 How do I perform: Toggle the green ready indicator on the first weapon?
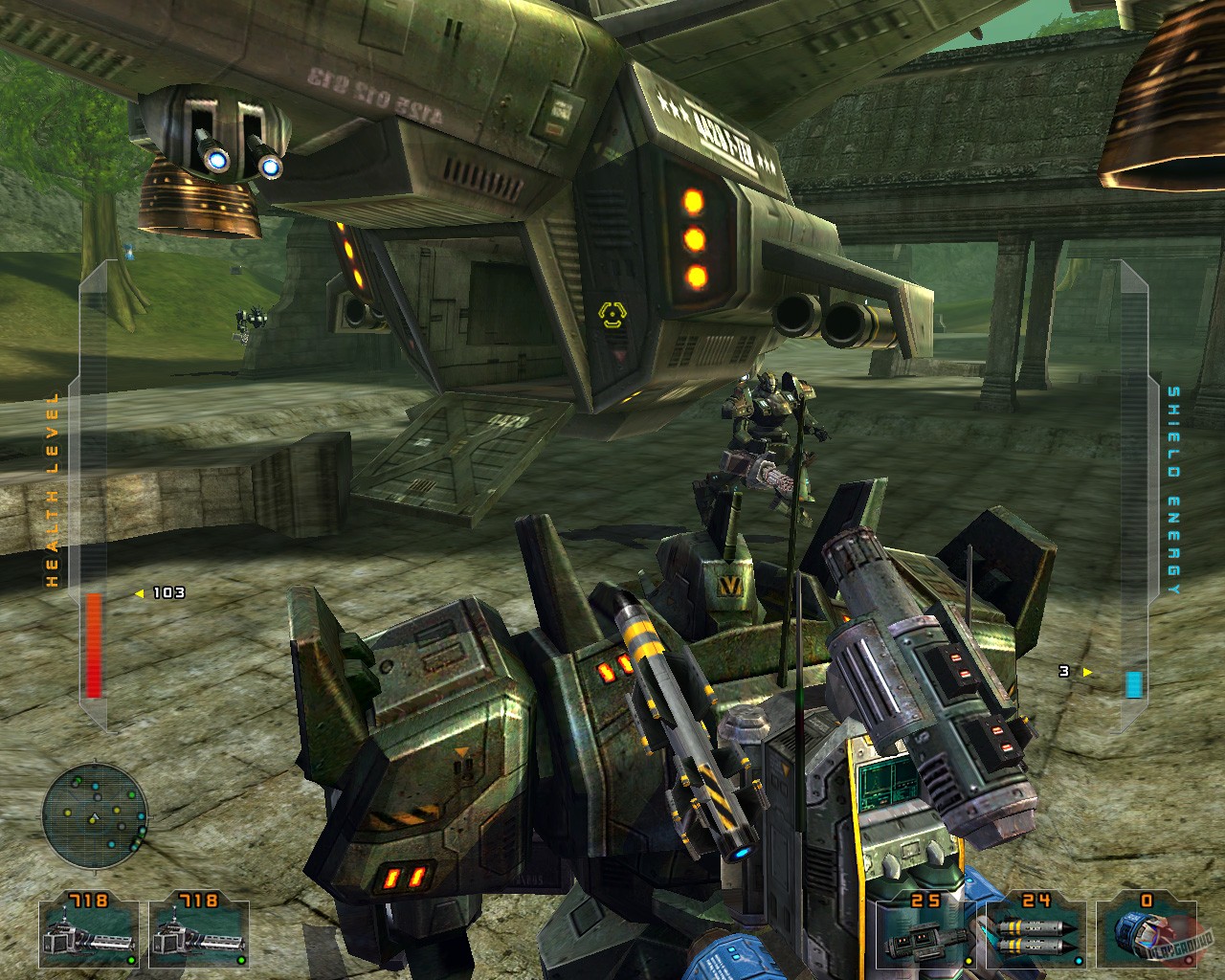tap(132, 960)
